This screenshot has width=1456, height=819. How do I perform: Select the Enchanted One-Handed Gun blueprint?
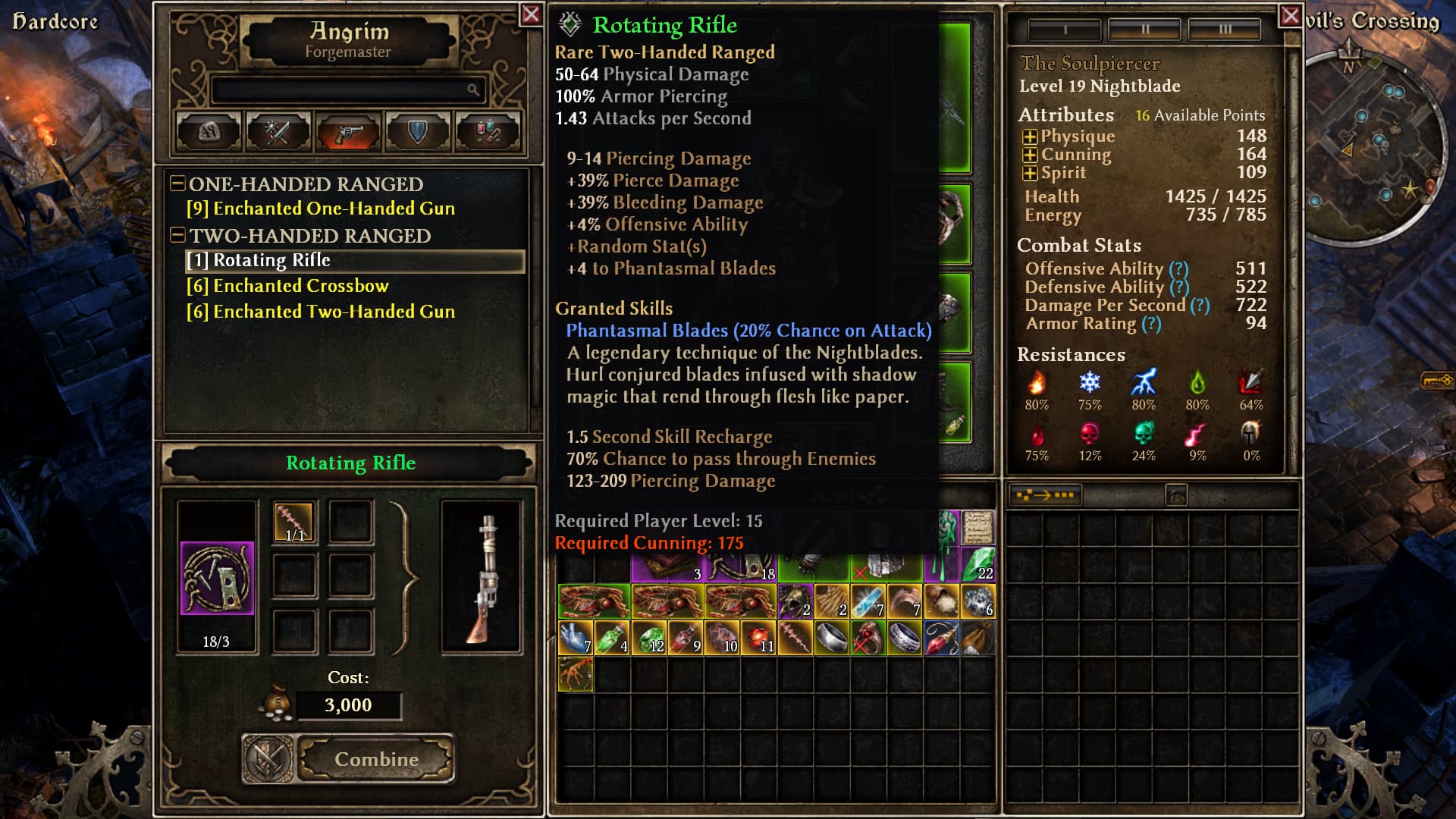(321, 209)
